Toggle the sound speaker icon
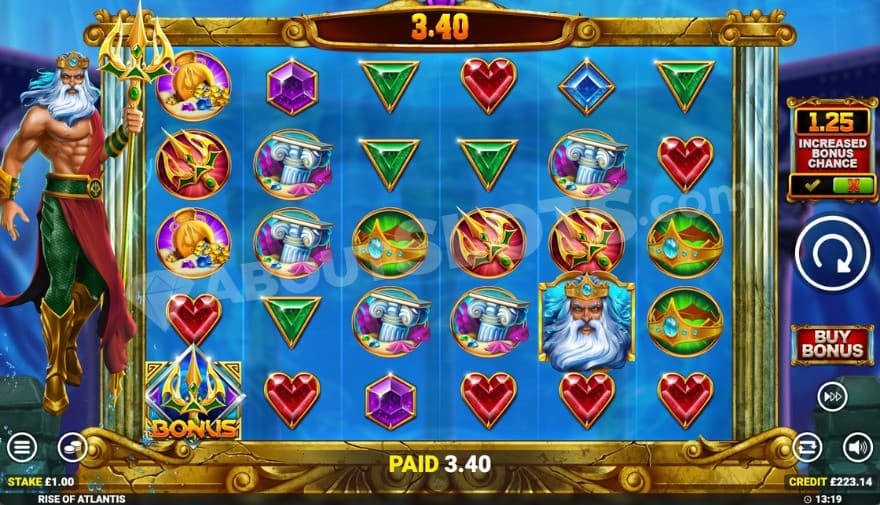The image size is (880, 505). [857, 446]
